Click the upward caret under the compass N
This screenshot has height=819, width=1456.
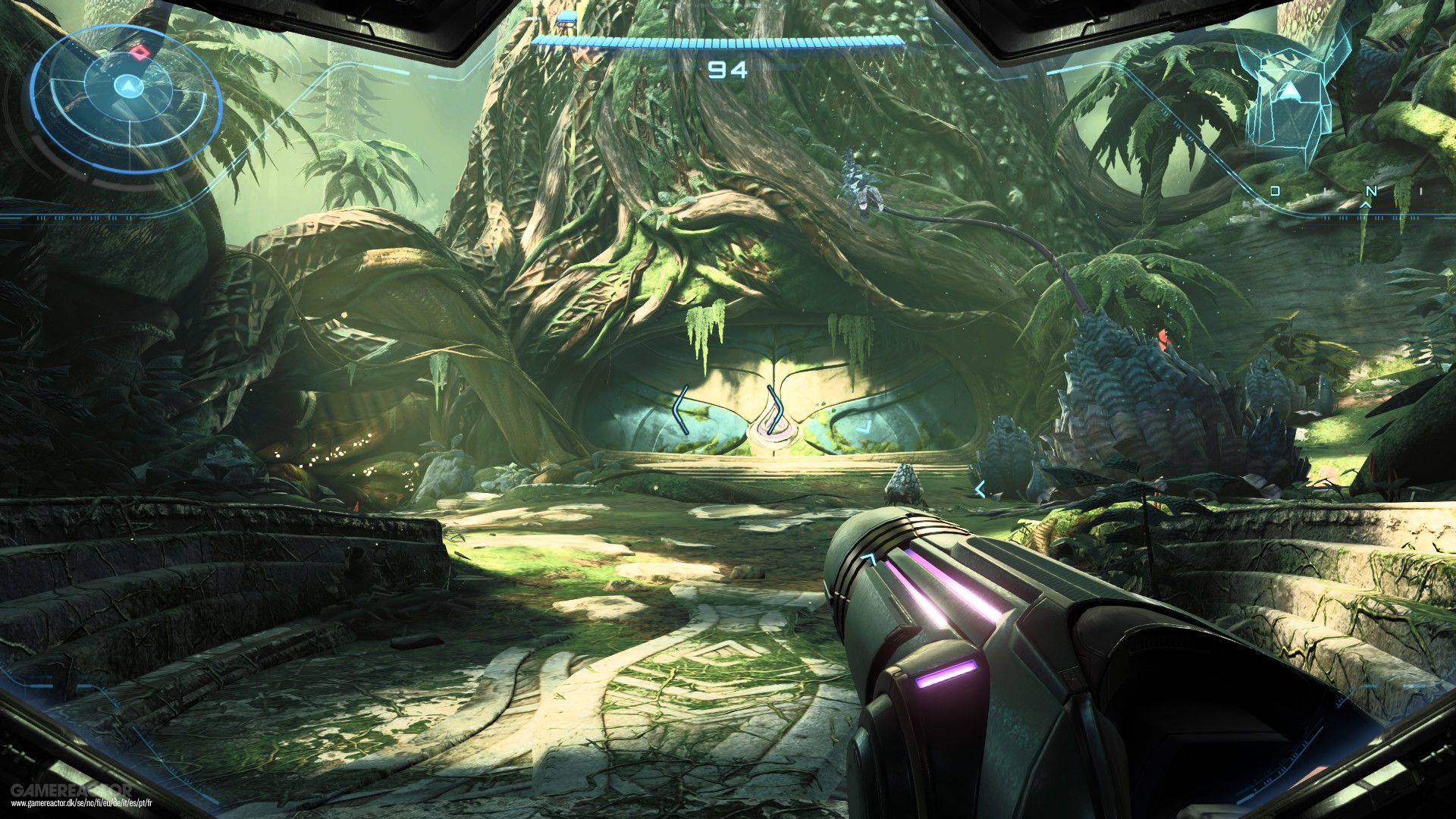click(x=1365, y=205)
